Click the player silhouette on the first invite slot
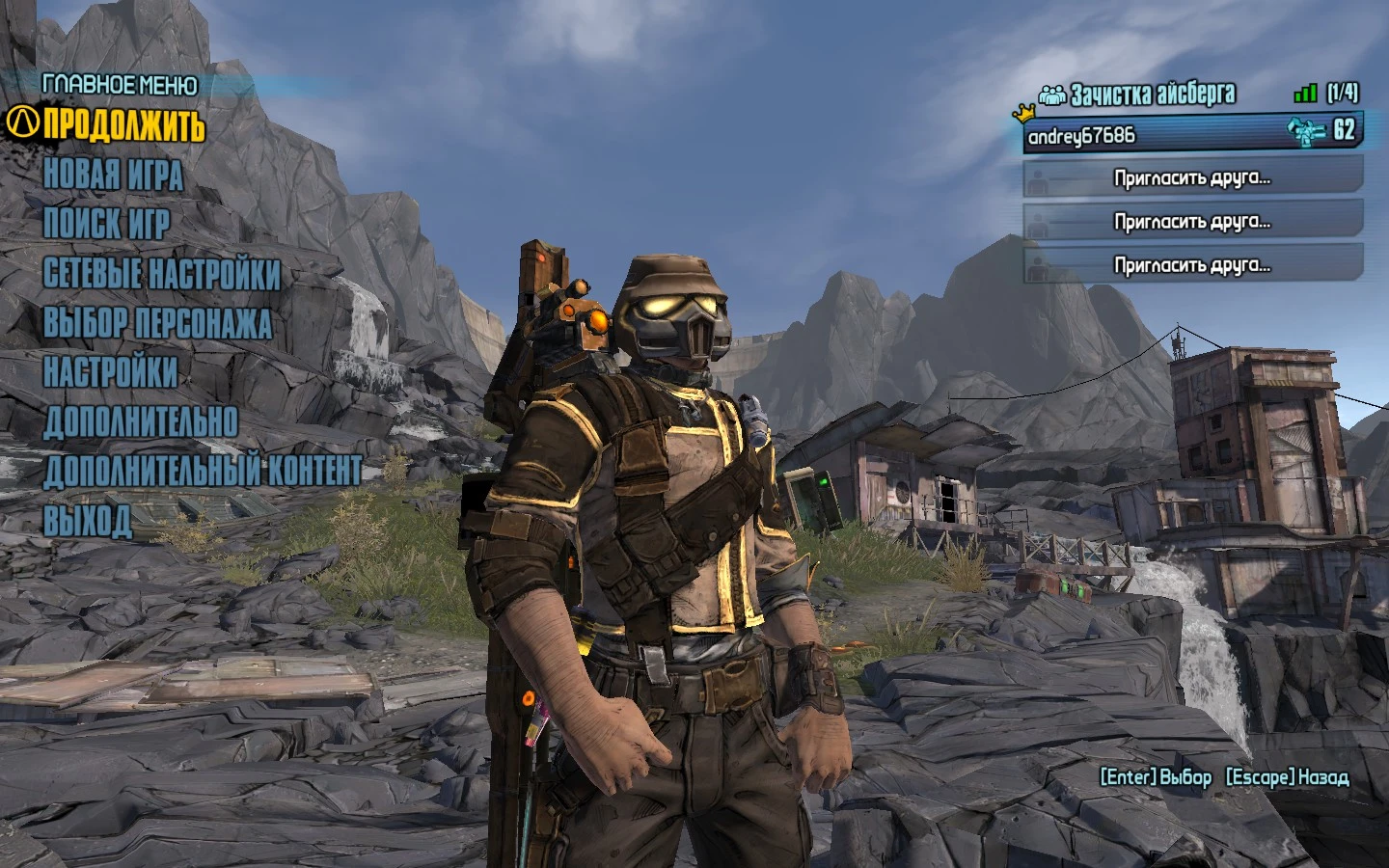Screen dimensions: 1389x868 tap(1037, 178)
